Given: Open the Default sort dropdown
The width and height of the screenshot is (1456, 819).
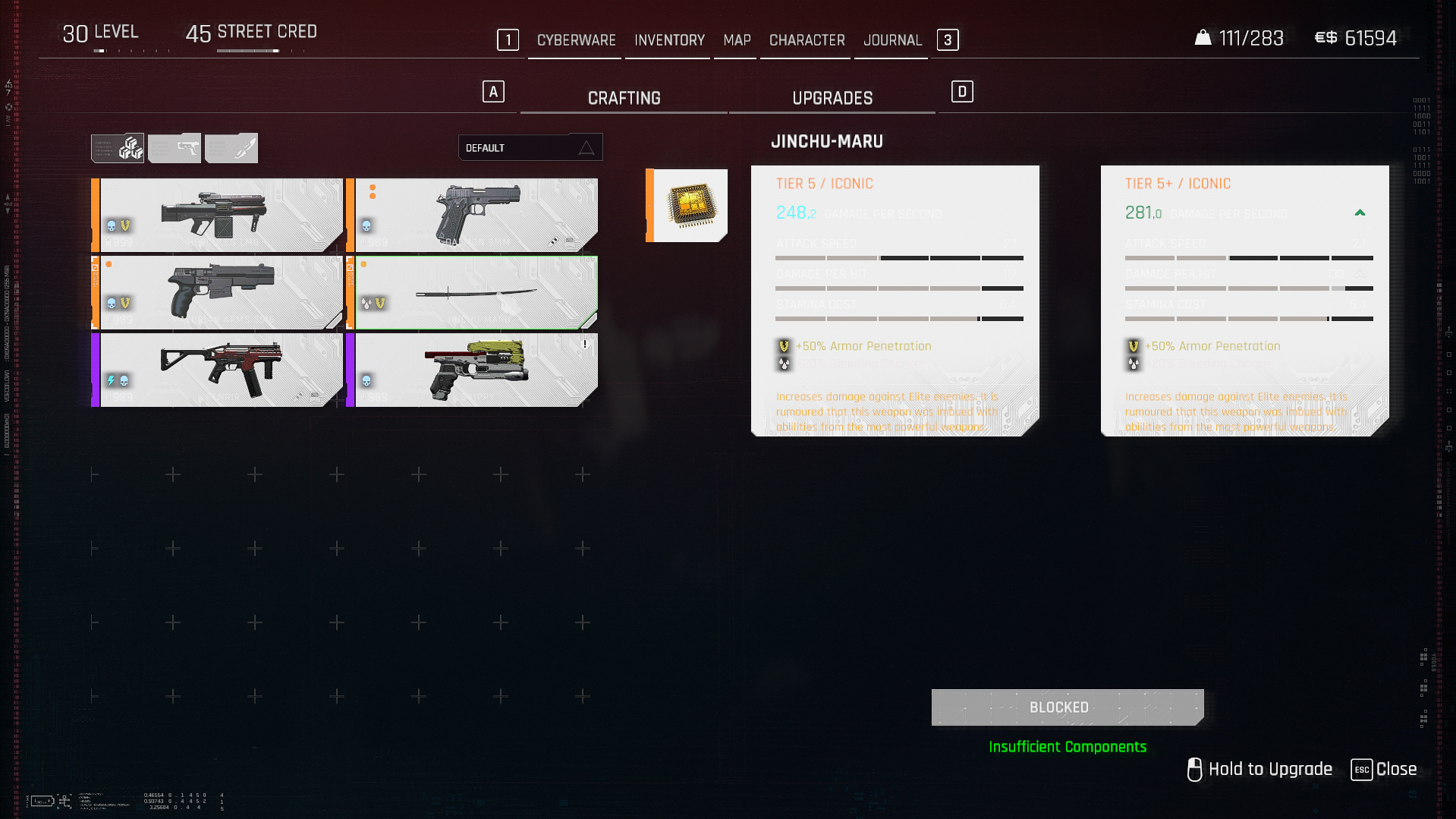Looking at the screenshot, I should point(530,148).
